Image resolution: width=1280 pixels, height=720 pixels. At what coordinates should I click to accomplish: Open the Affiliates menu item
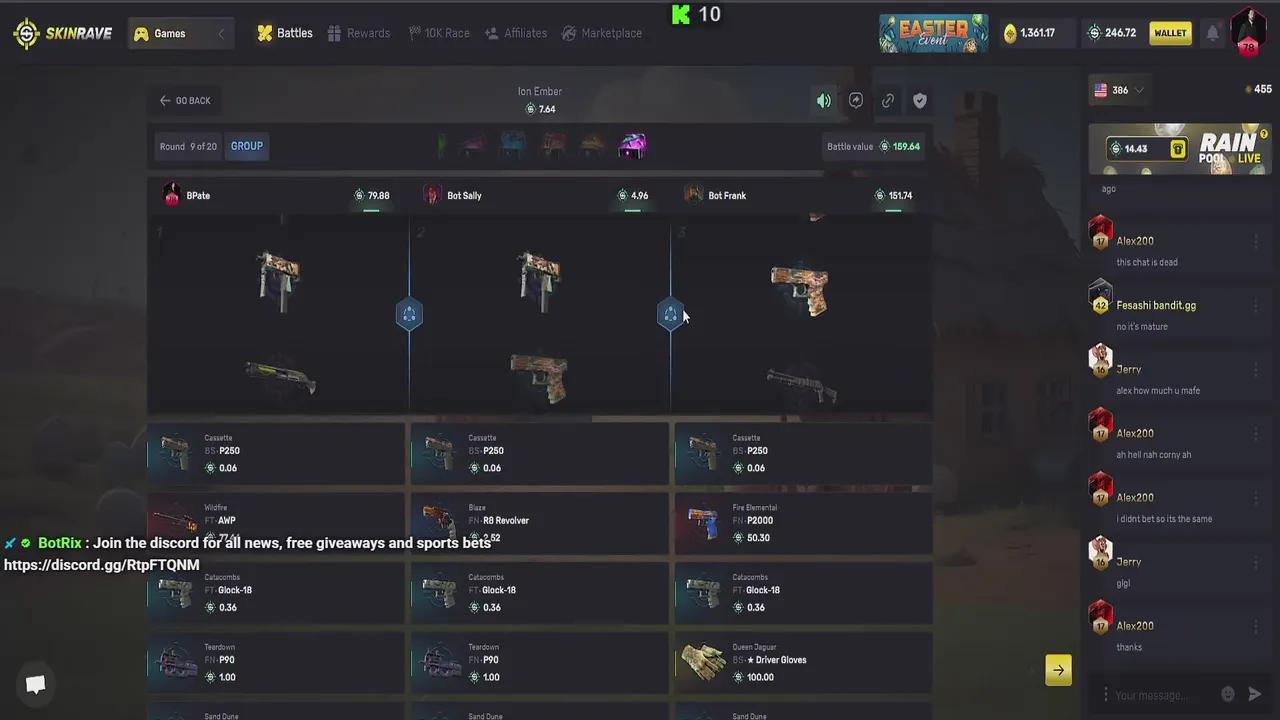click(515, 33)
